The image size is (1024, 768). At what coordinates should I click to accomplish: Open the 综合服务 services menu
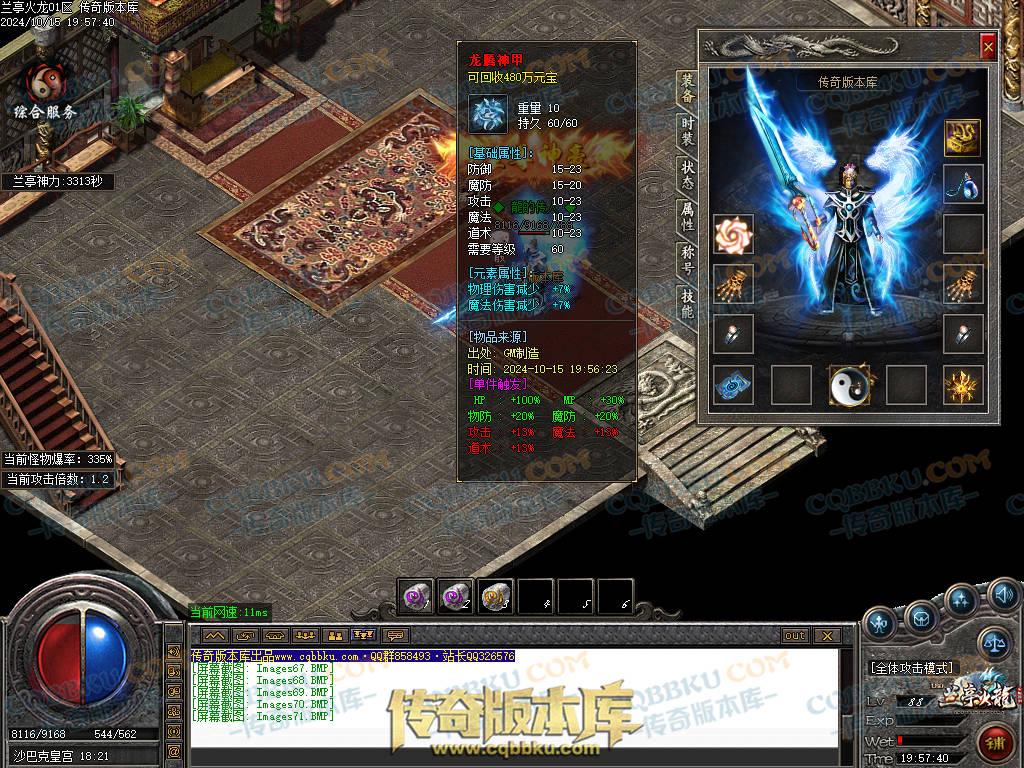[x=45, y=92]
